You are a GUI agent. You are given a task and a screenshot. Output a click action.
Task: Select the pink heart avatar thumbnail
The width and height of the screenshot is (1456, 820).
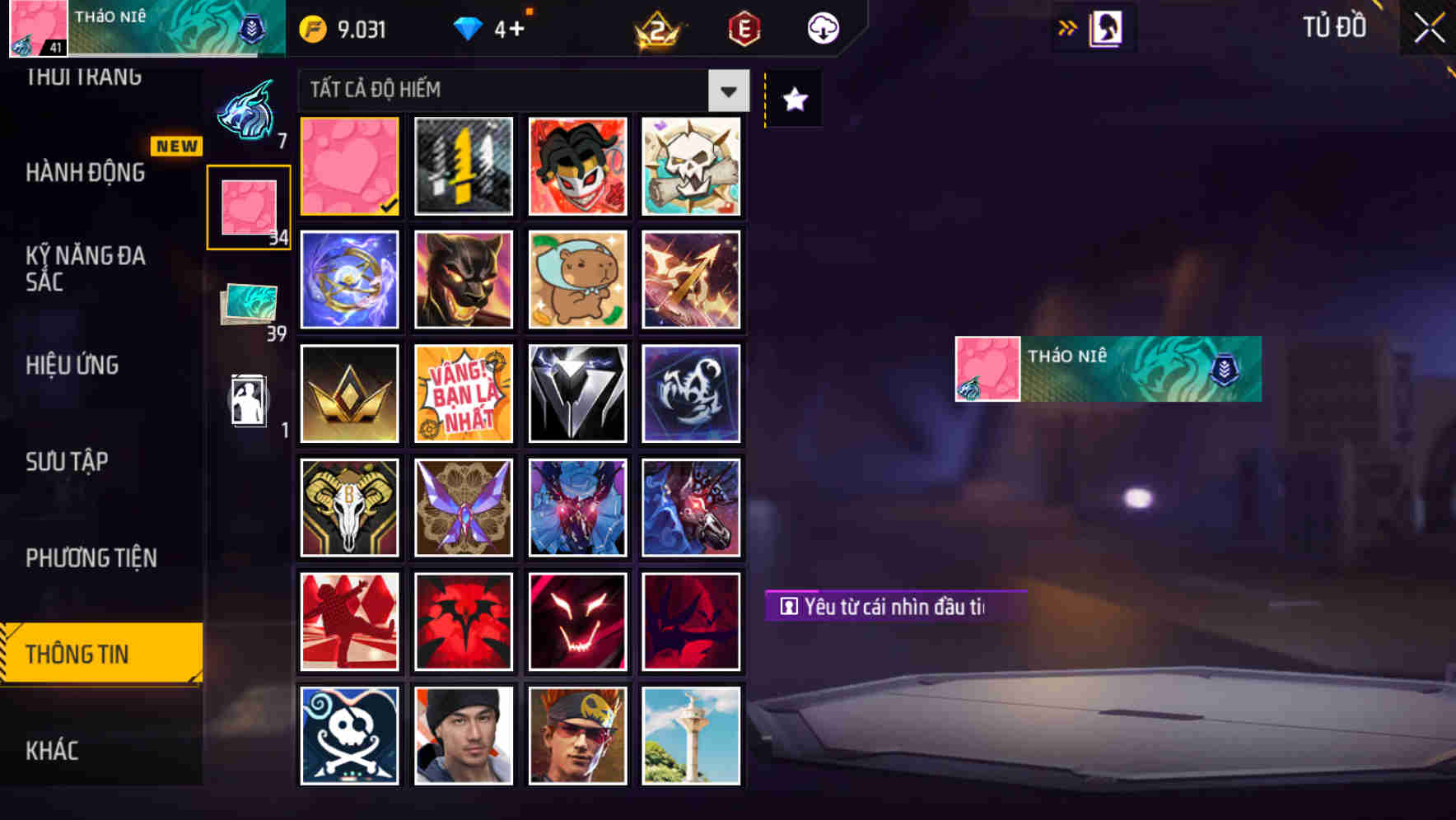click(348, 165)
